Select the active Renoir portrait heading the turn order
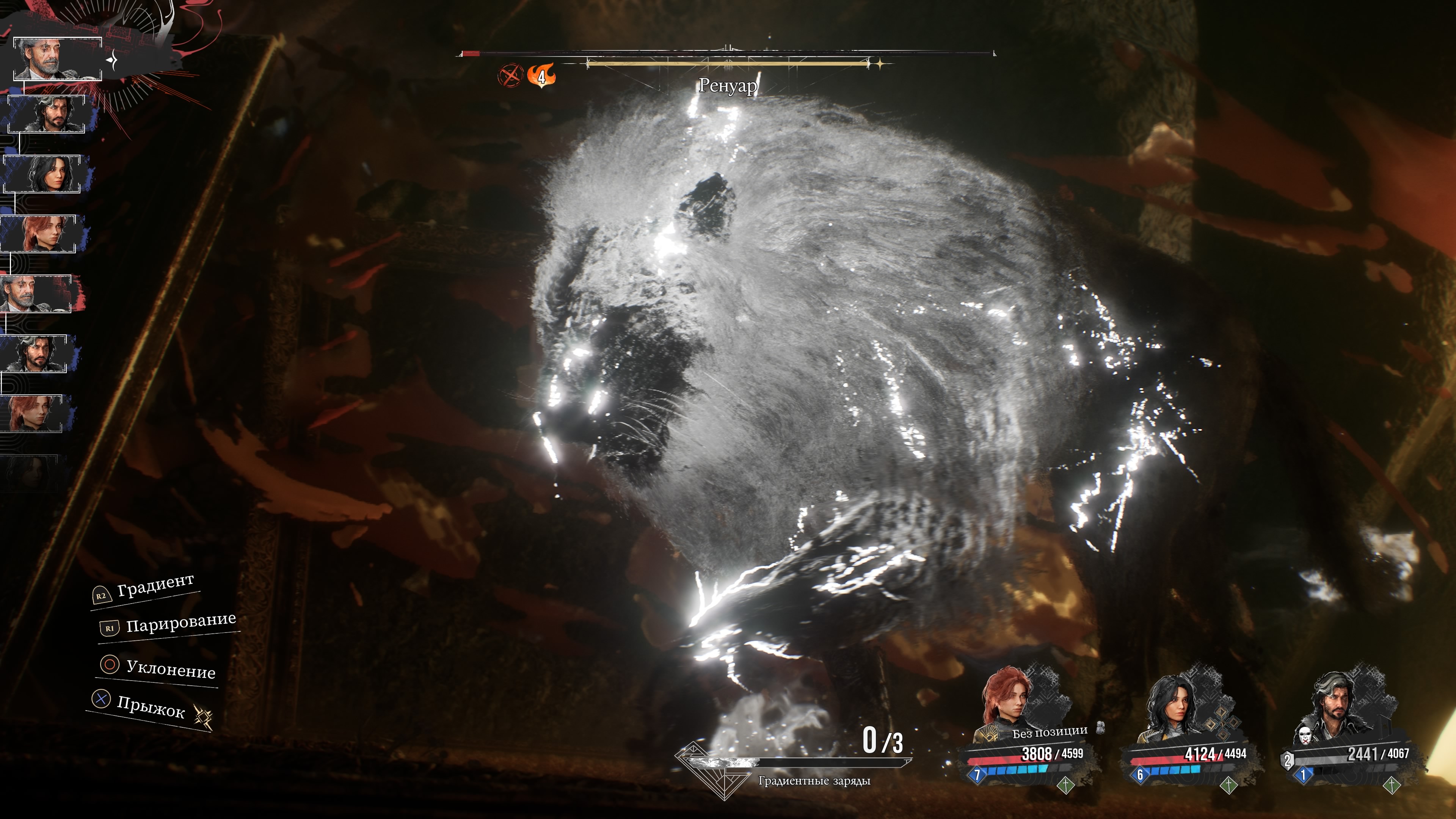 [57, 59]
